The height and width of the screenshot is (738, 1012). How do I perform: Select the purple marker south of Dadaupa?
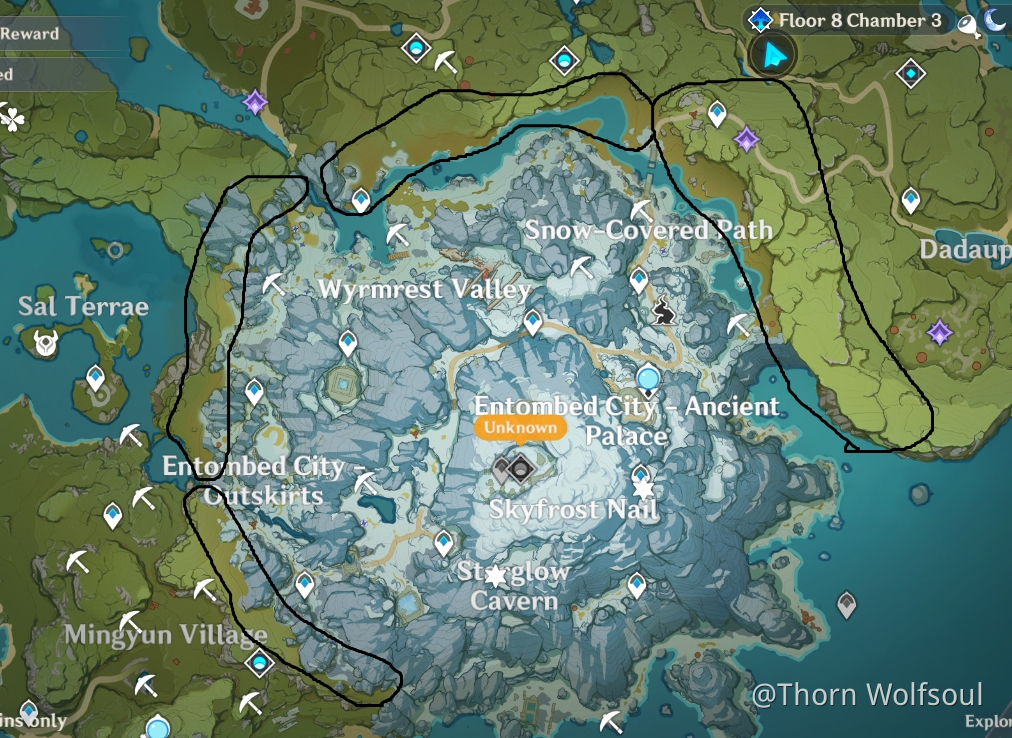[x=938, y=332]
